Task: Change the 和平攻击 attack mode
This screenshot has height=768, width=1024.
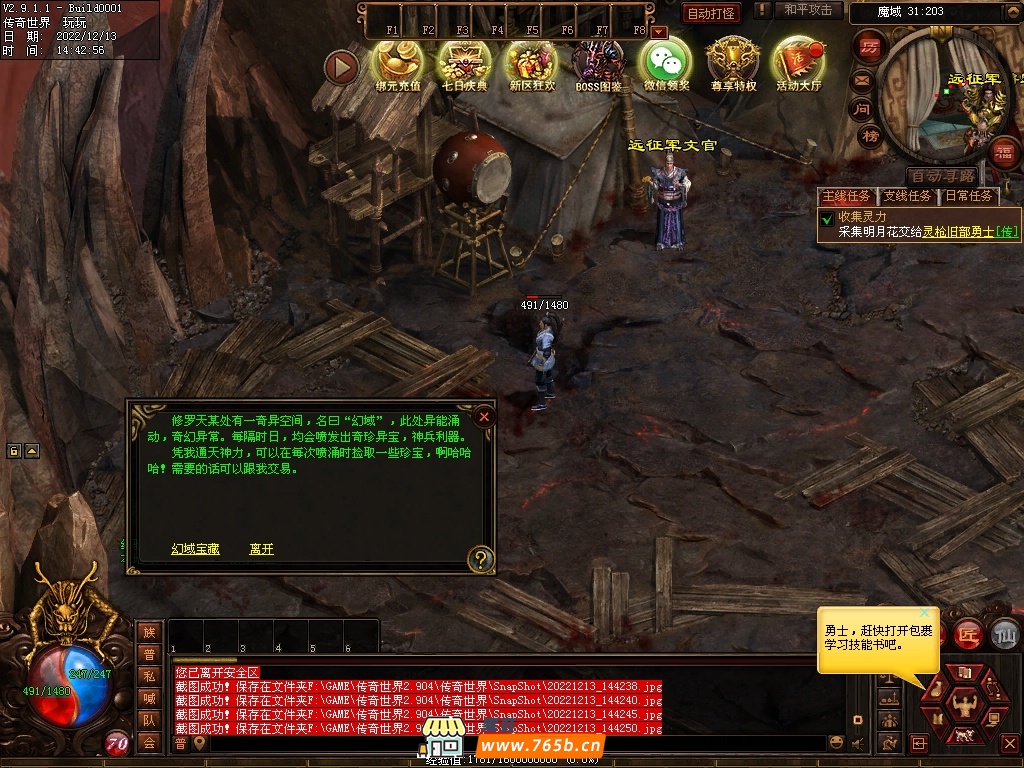Action: pos(807,10)
